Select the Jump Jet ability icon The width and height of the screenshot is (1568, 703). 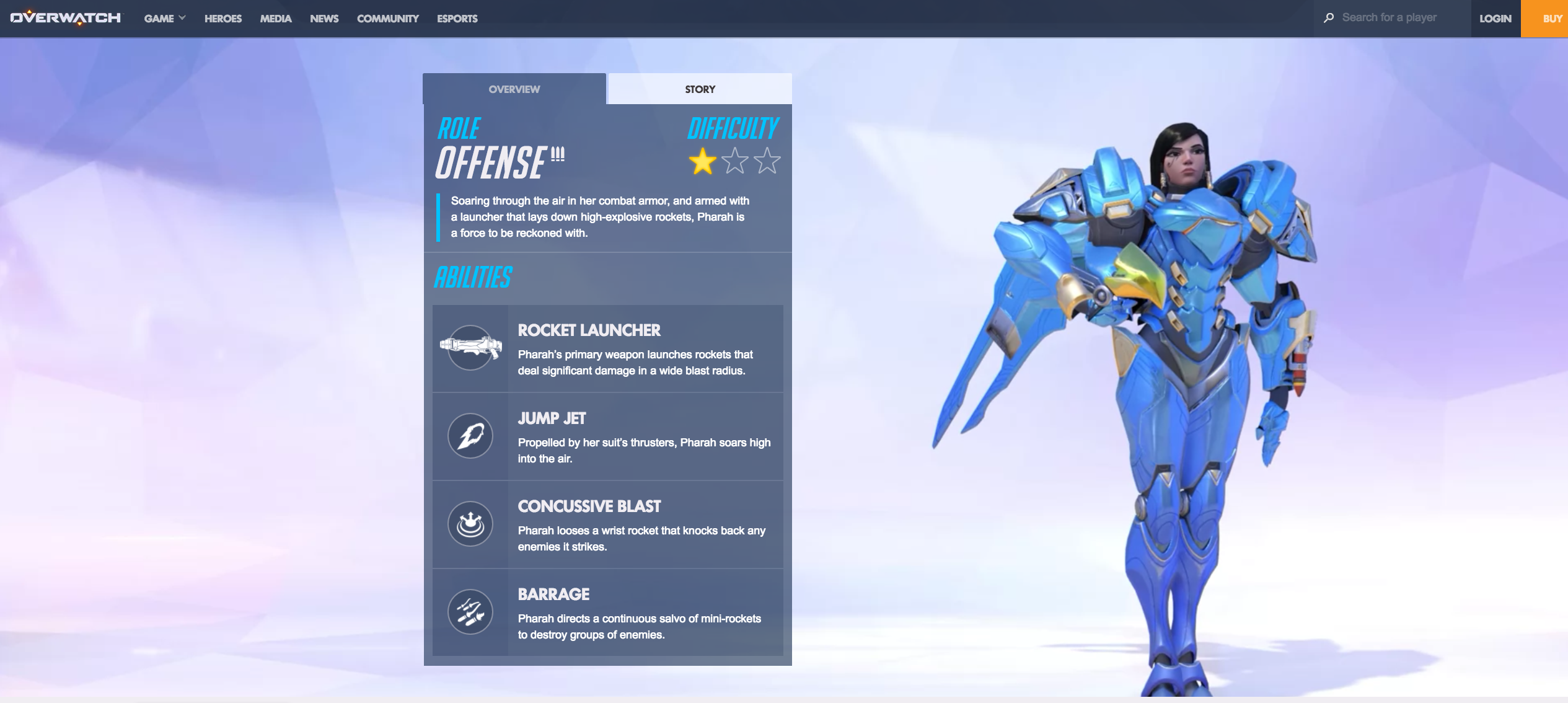pos(470,436)
